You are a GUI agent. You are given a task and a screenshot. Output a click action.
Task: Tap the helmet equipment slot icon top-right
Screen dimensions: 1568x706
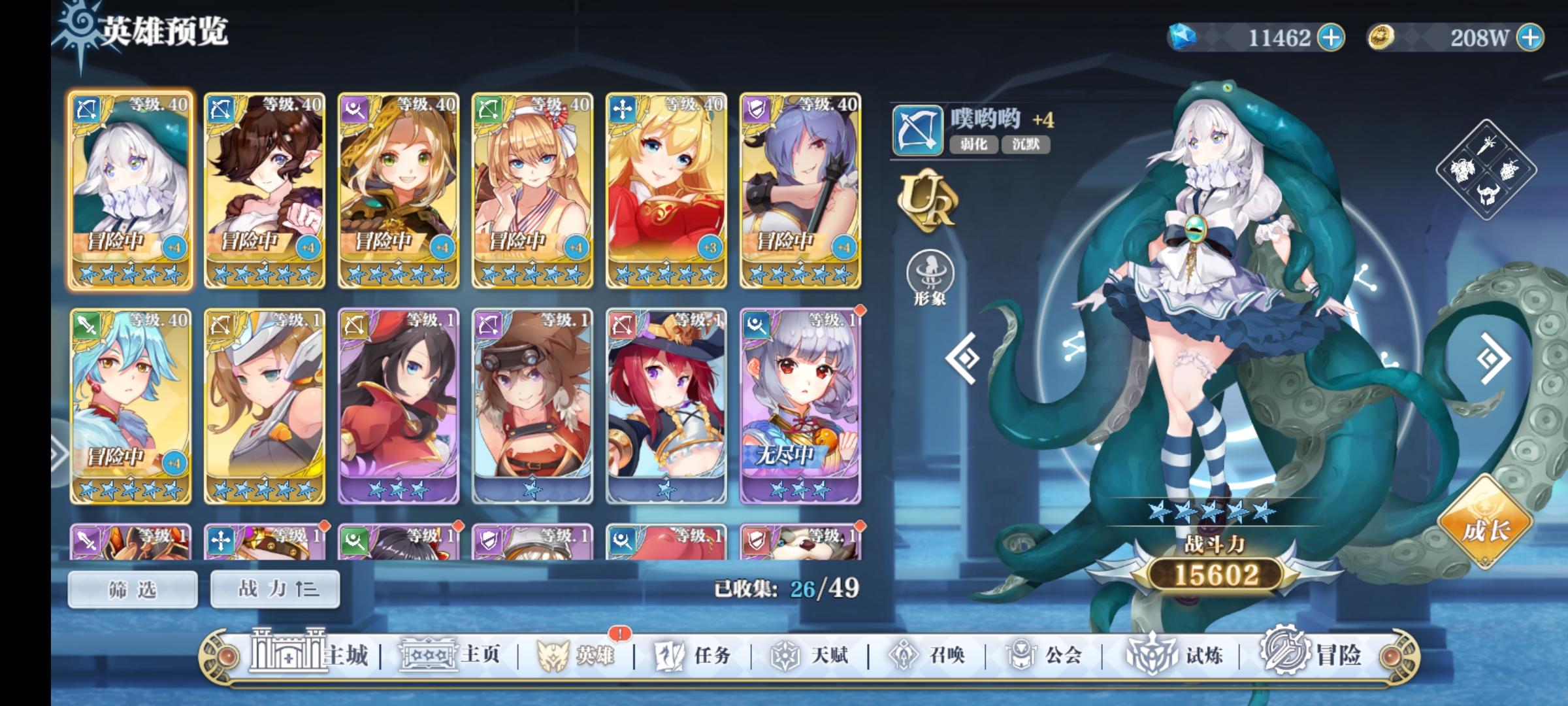(x=1488, y=195)
